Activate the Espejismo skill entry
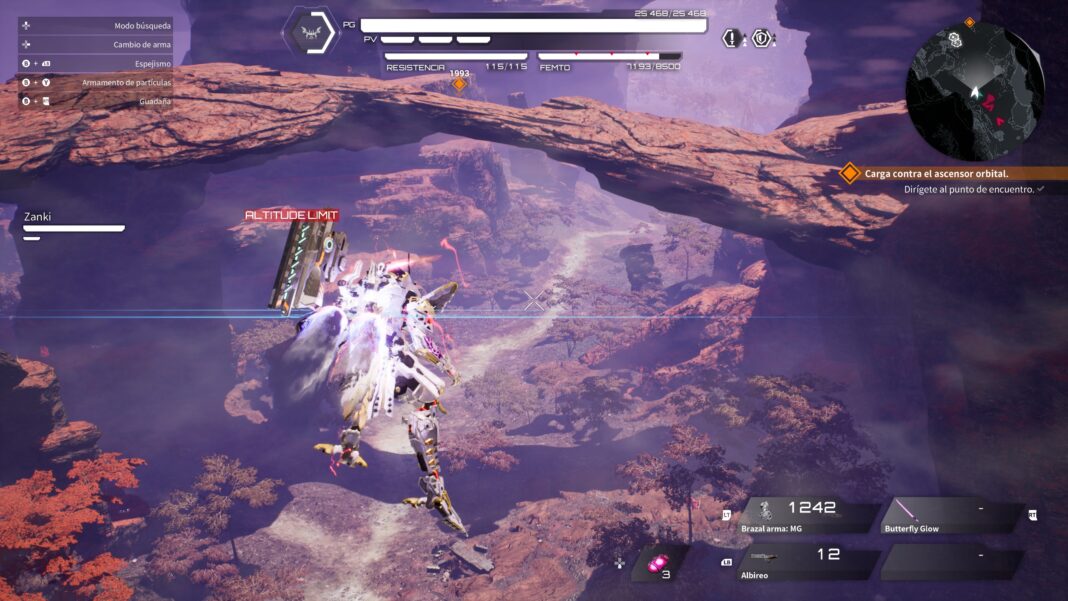1068x601 pixels. click(152, 63)
